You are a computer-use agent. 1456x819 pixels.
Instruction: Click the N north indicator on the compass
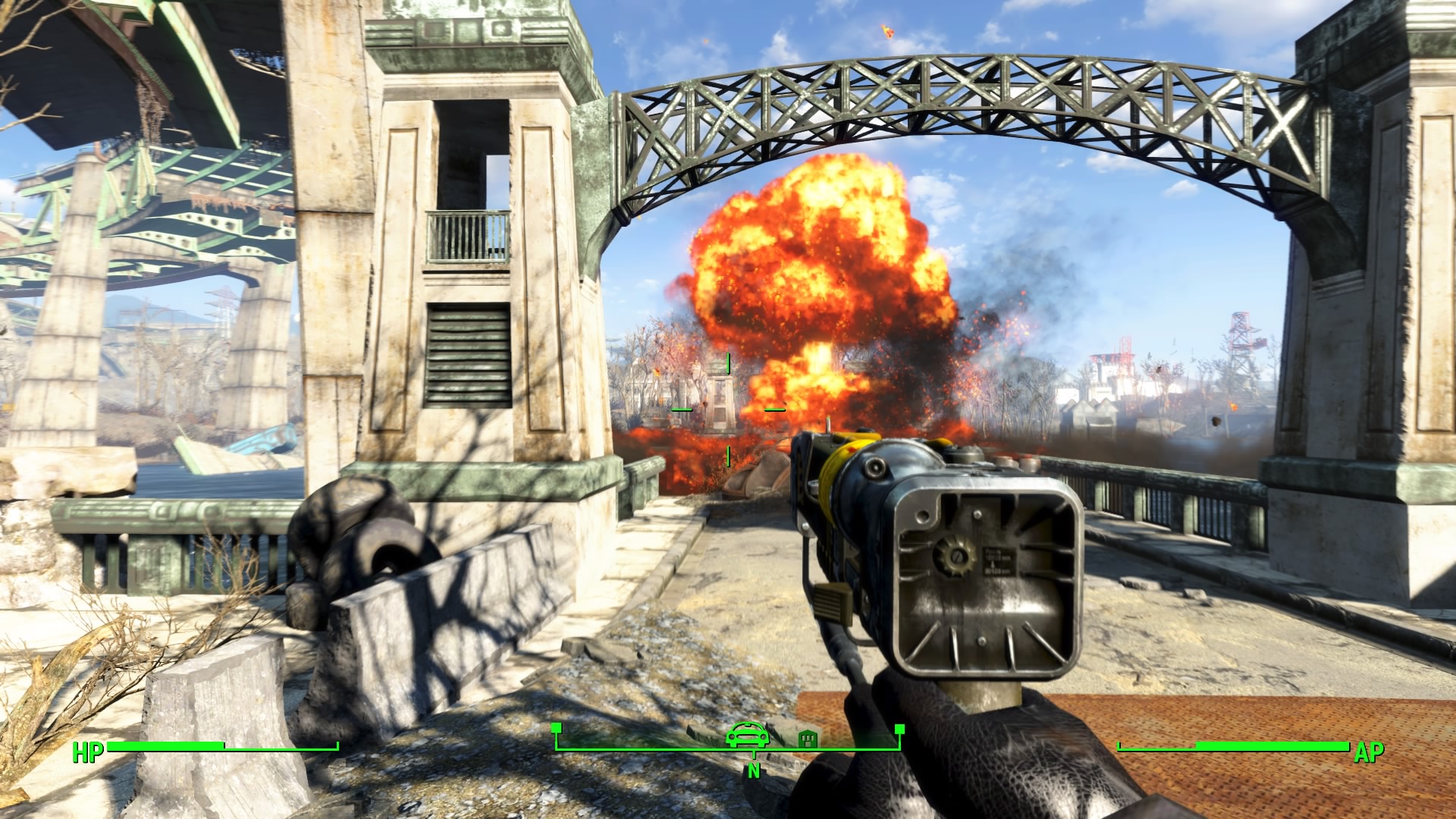pyautogui.click(x=753, y=770)
